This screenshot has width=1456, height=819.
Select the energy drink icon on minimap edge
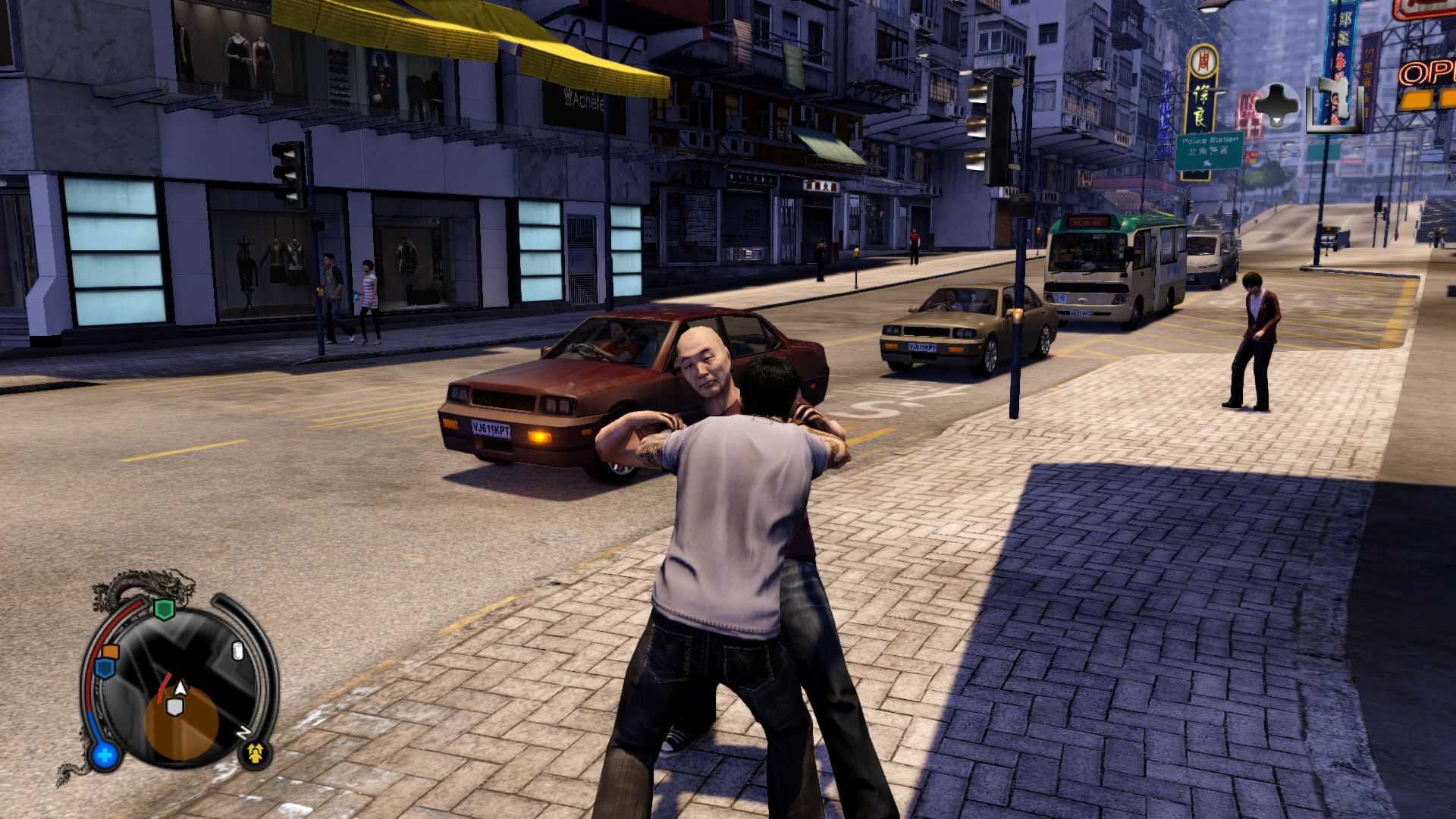tap(238, 651)
